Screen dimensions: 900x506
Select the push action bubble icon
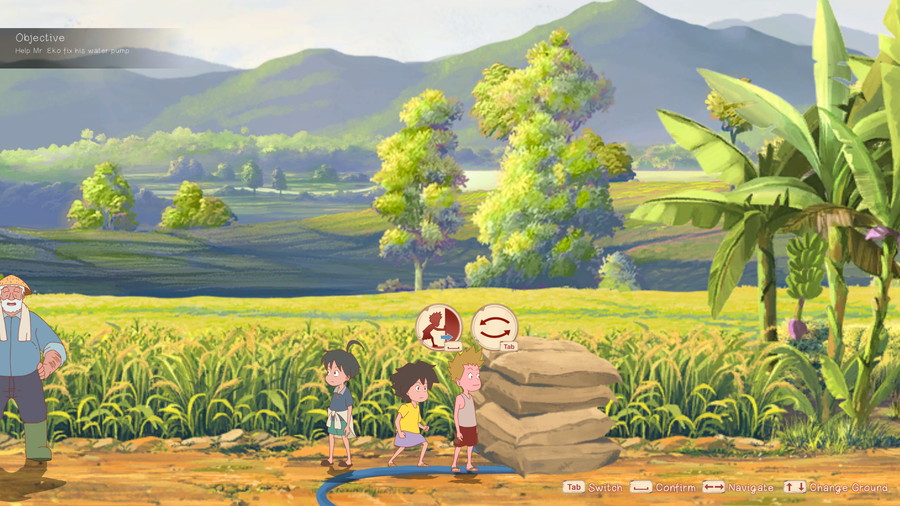[x=438, y=326]
